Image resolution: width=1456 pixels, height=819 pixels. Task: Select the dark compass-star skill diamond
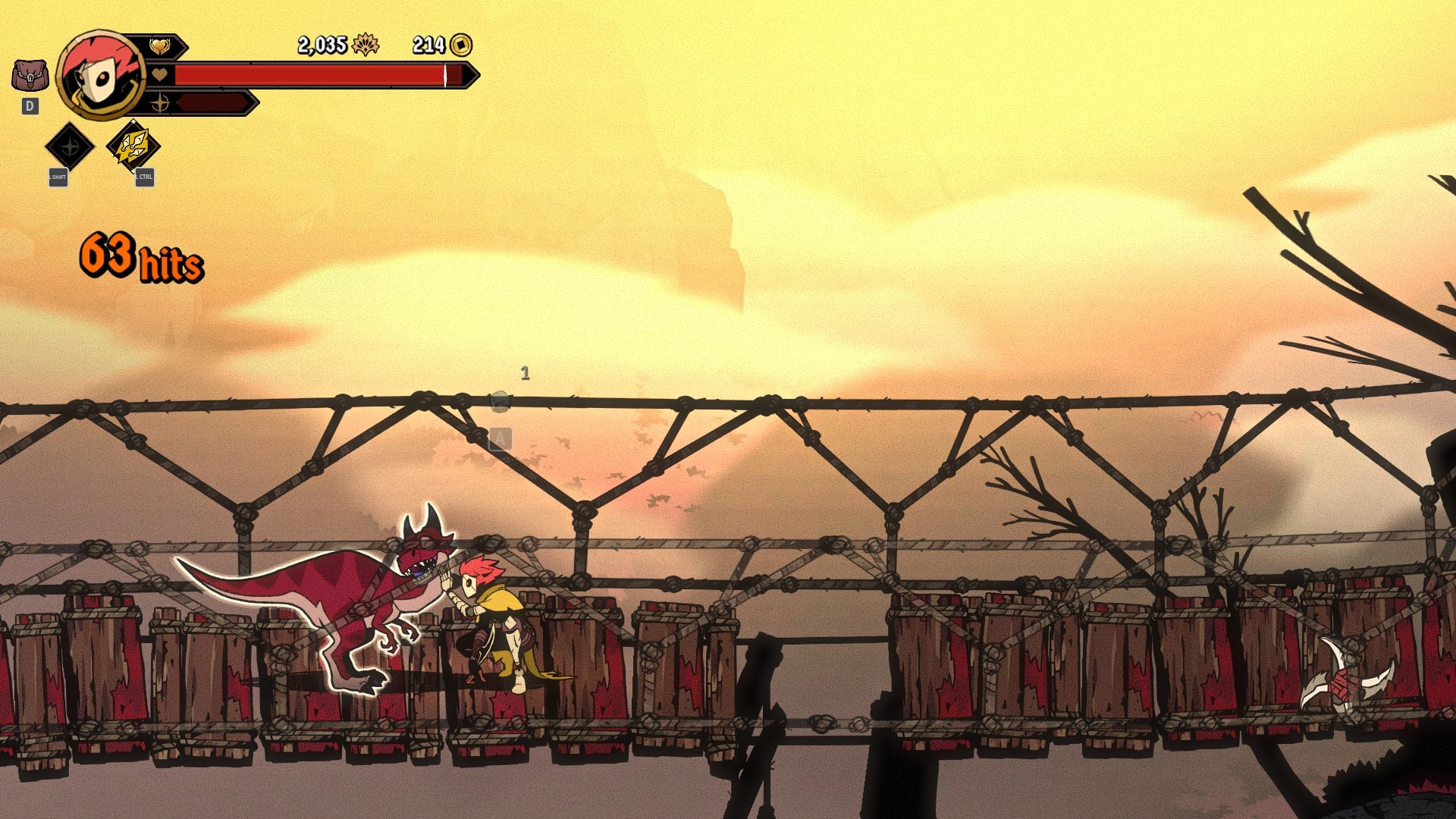pyautogui.click(x=70, y=146)
